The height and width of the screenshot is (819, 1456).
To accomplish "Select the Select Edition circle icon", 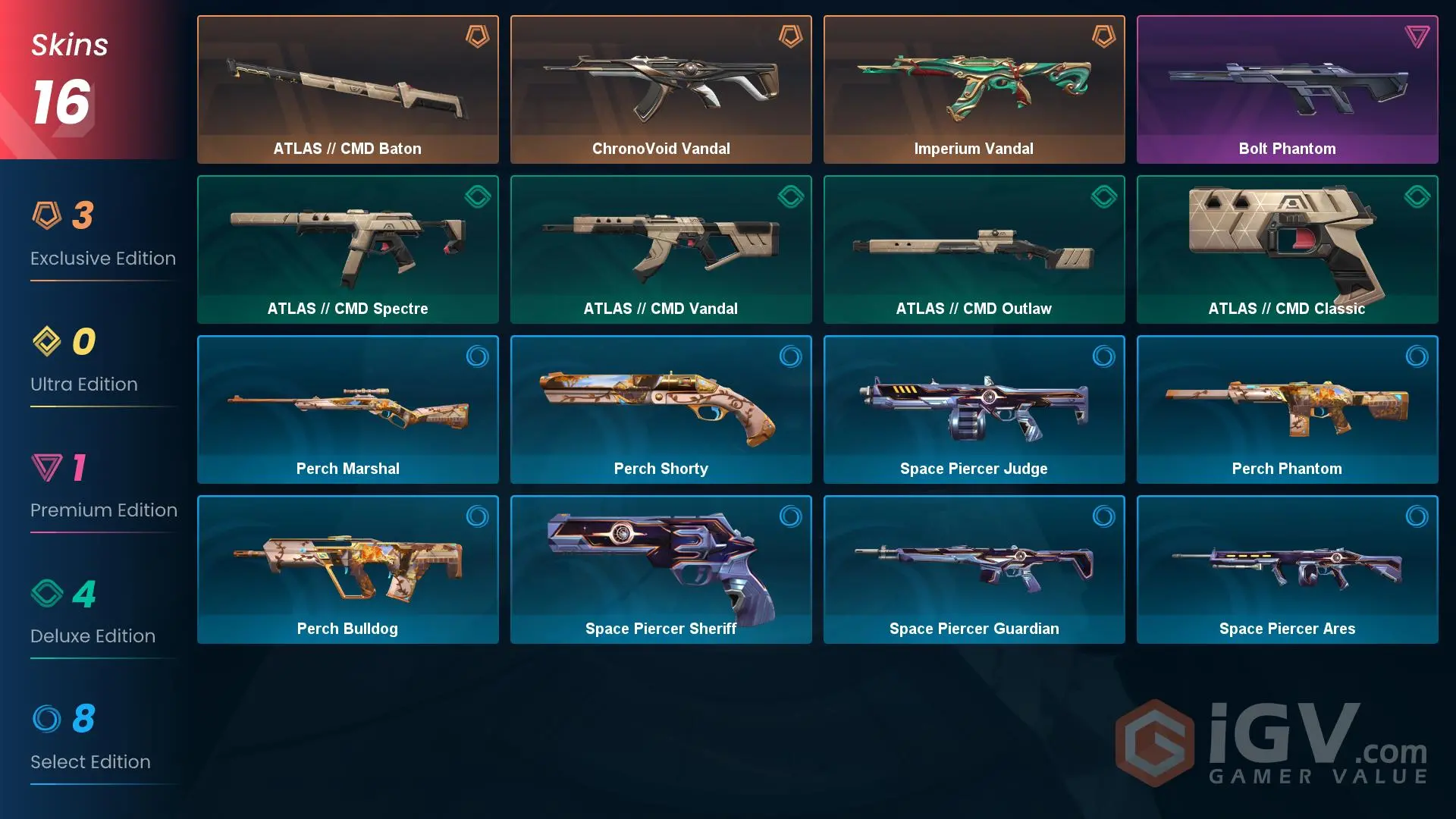I will coord(48,720).
